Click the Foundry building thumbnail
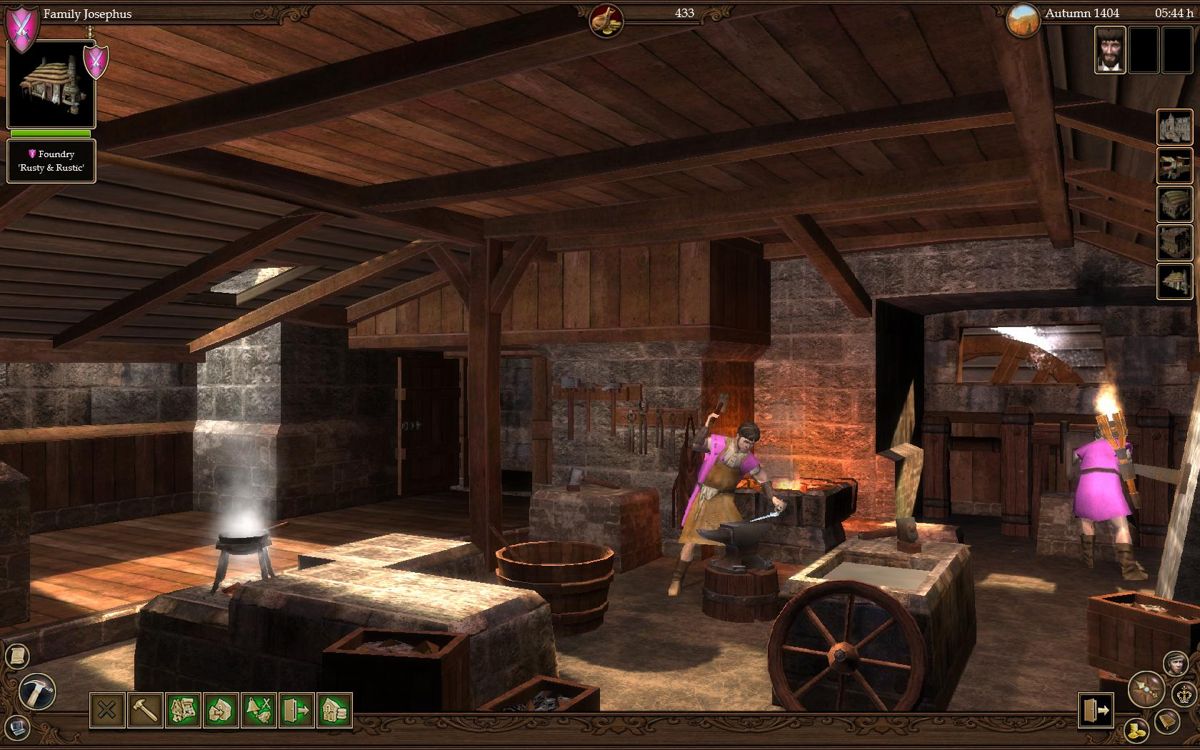 51,83
